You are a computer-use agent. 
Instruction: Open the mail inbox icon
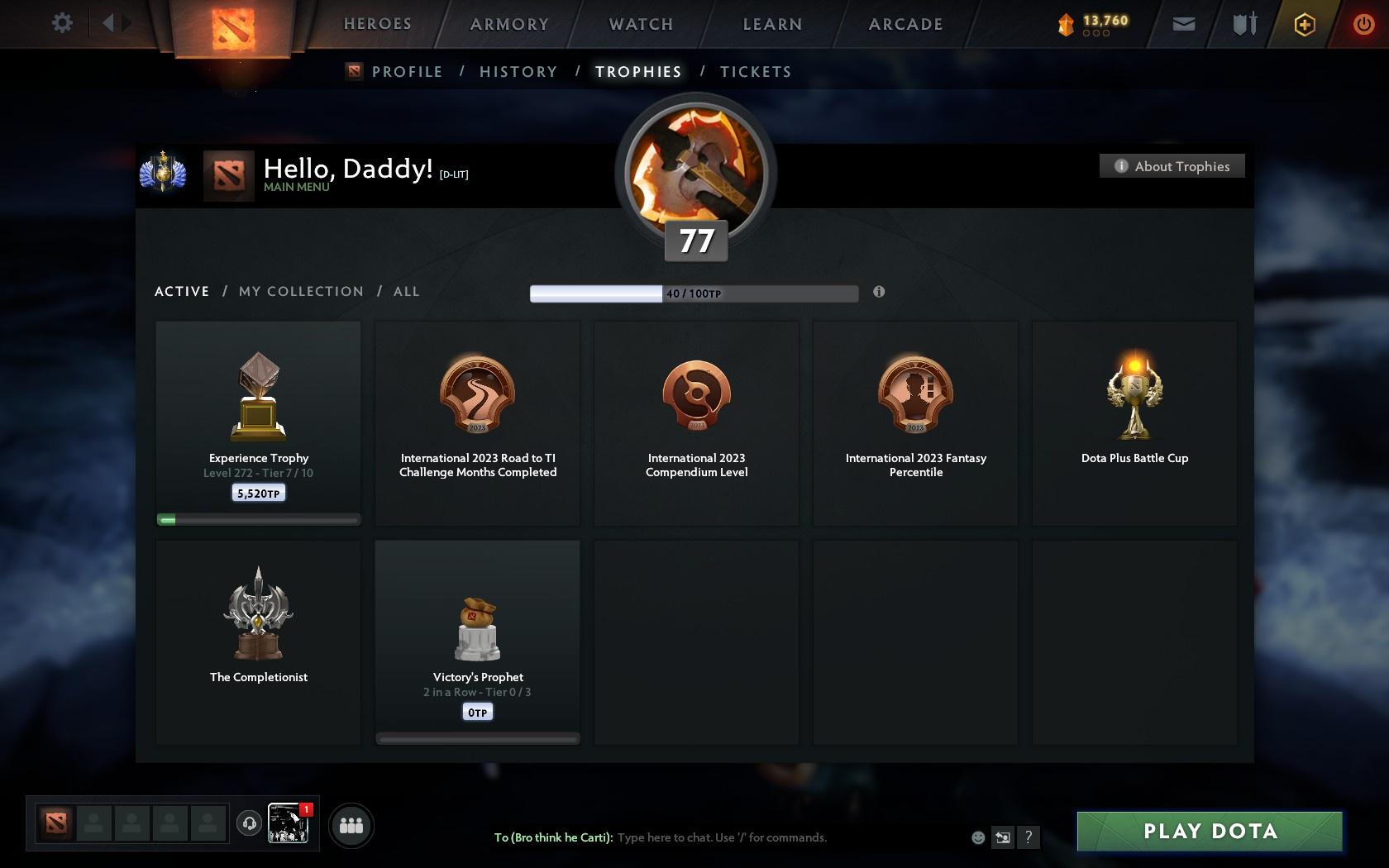[x=1182, y=24]
